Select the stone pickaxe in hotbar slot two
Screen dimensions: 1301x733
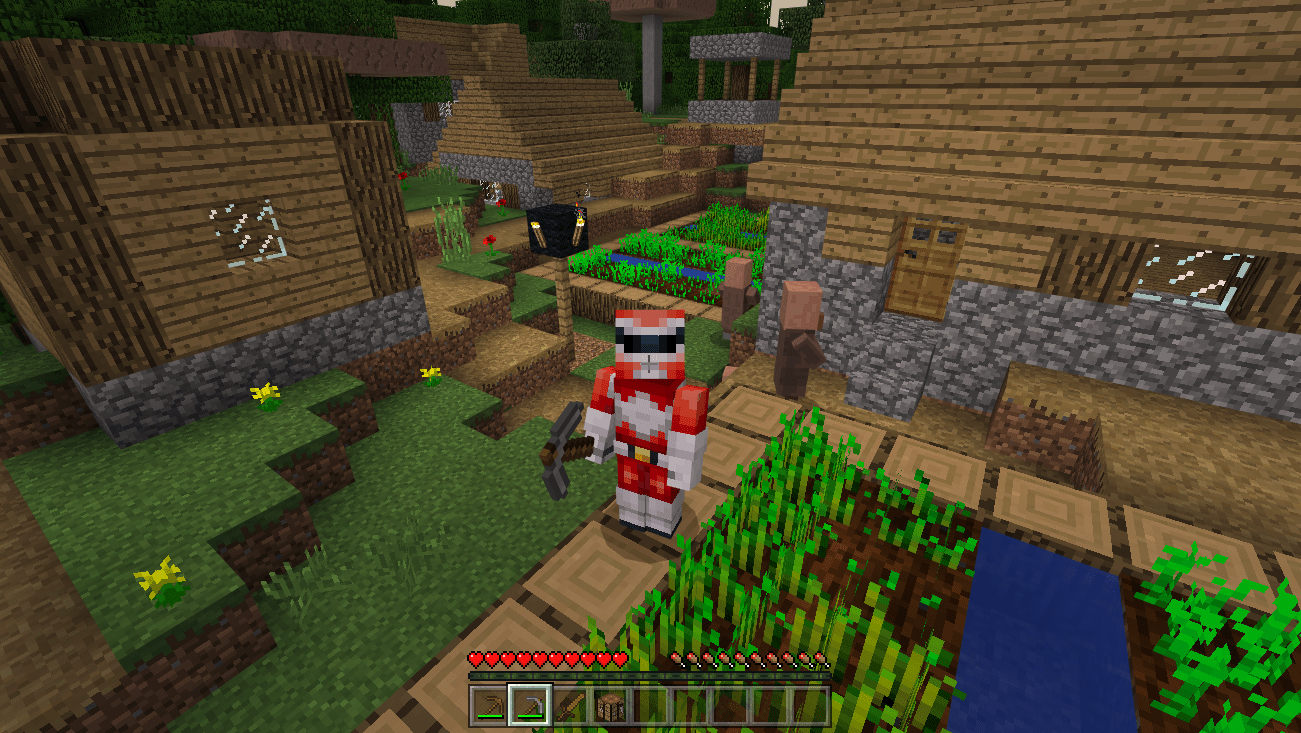pyautogui.click(x=529, y=701)
